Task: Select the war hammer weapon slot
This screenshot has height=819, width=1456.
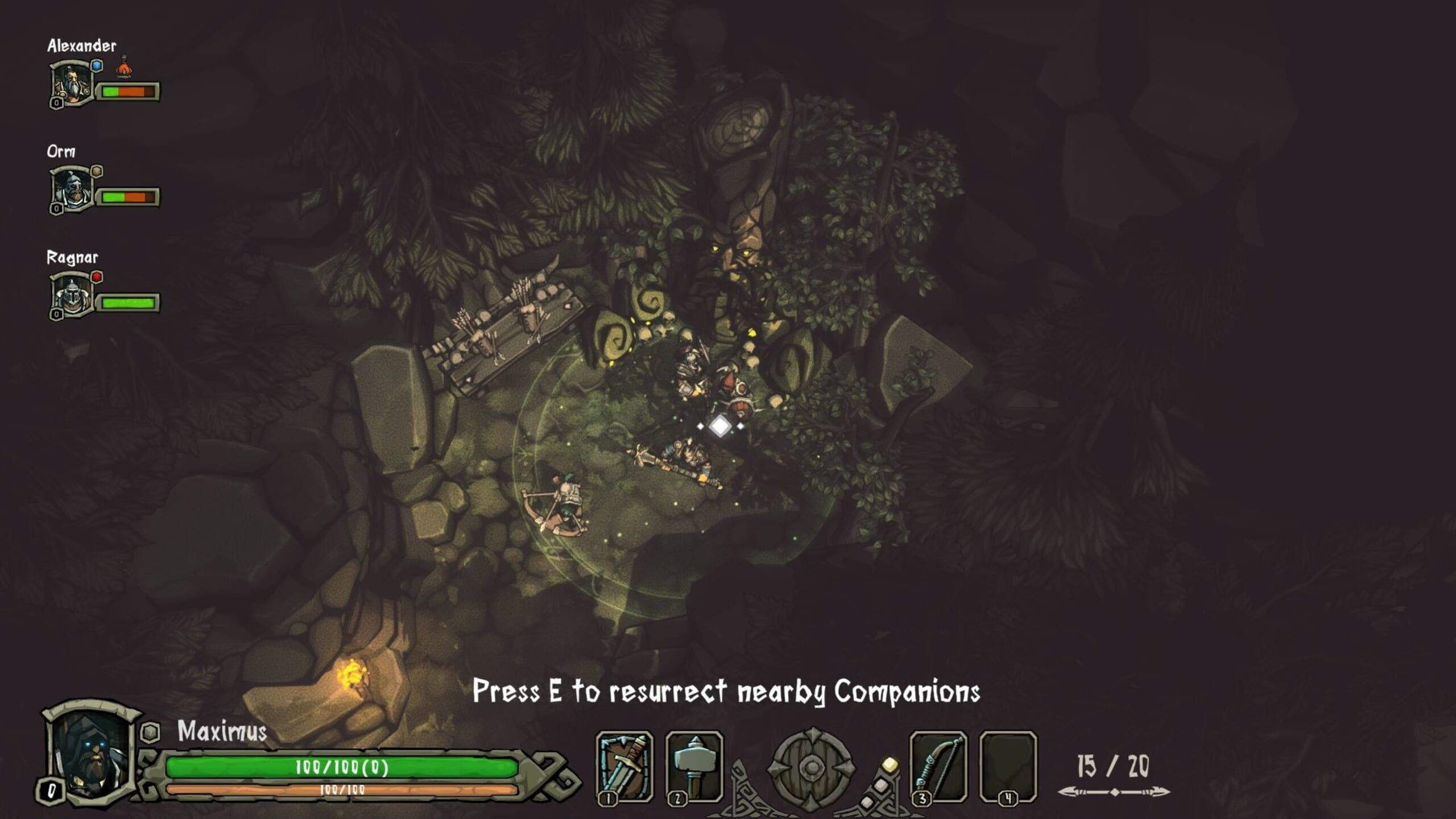Action: coord(694,766)
